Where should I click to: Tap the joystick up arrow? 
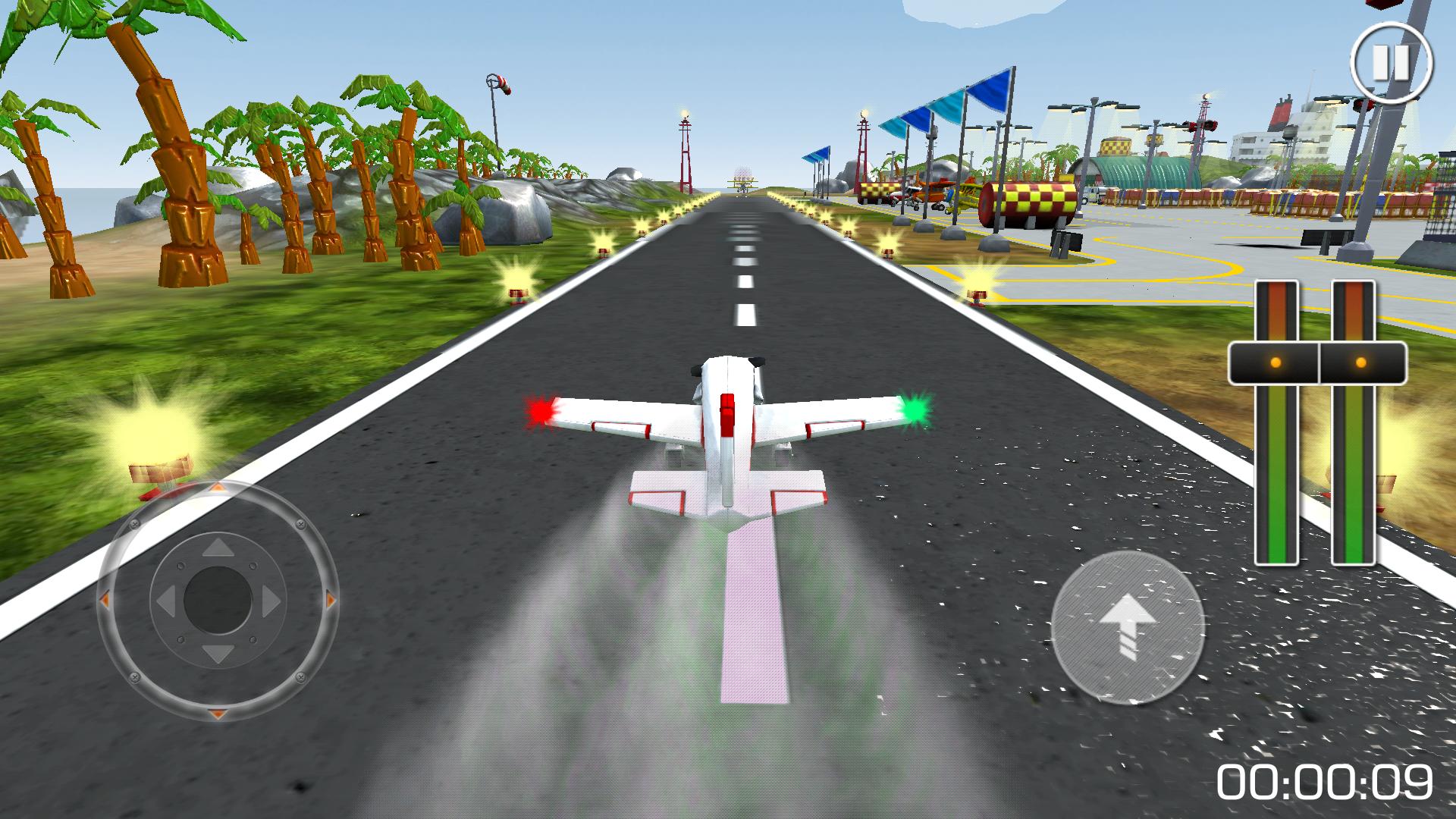click(x=217, y=548)
